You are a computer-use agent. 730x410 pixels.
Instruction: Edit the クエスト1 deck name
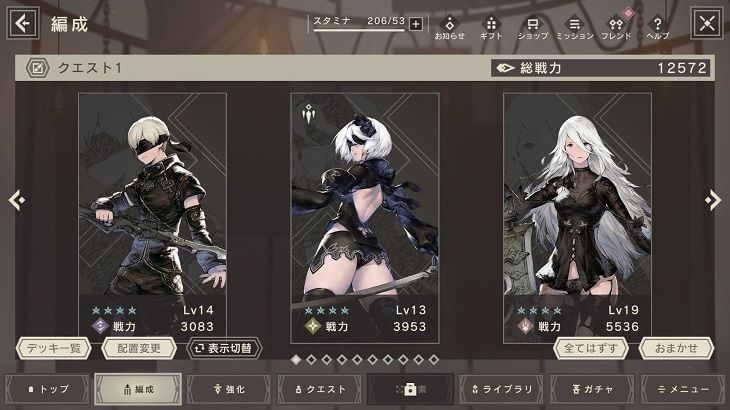tap(39, 68)
